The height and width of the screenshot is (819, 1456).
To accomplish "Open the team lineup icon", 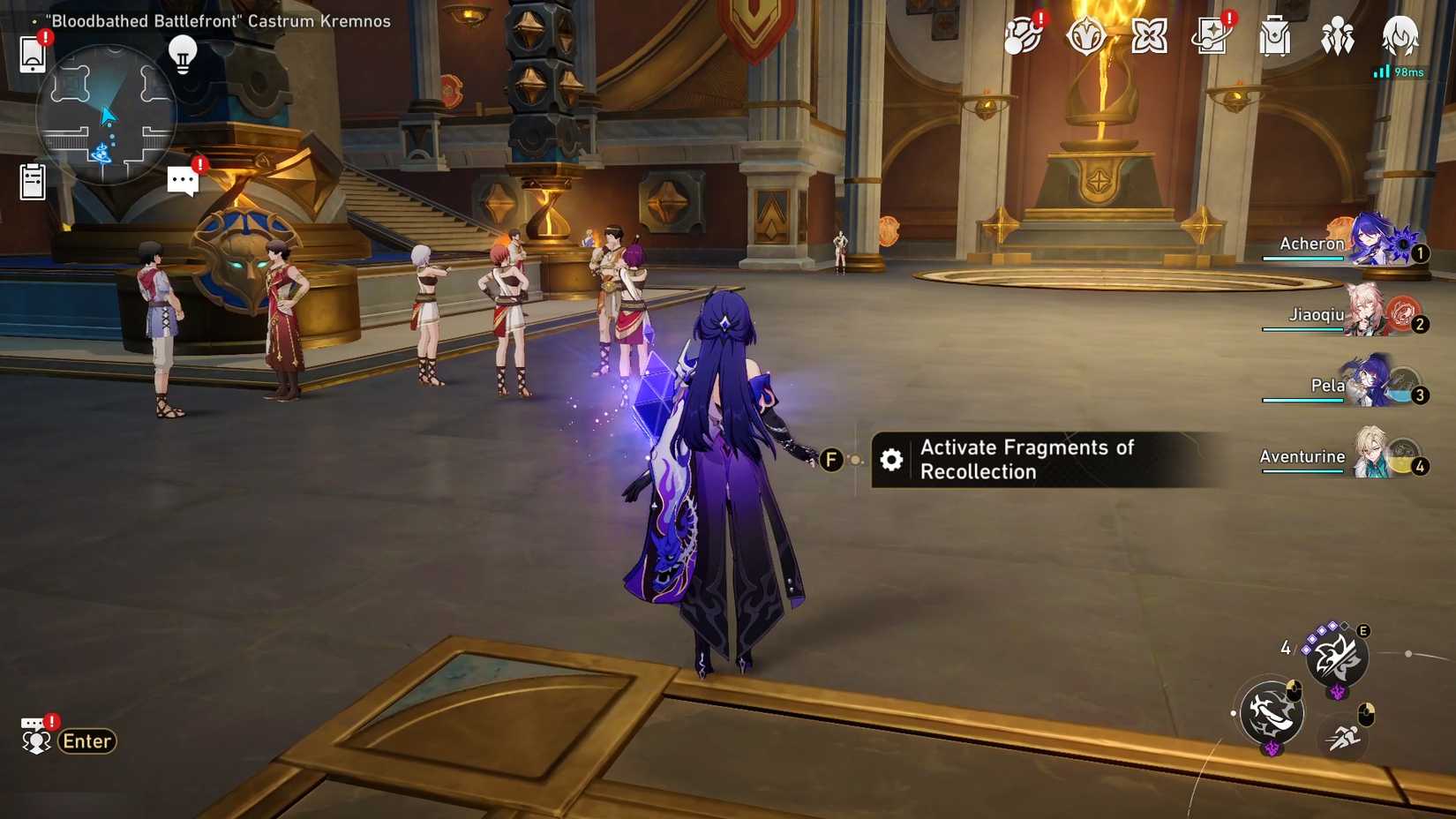I will (x=1337, y=37).
